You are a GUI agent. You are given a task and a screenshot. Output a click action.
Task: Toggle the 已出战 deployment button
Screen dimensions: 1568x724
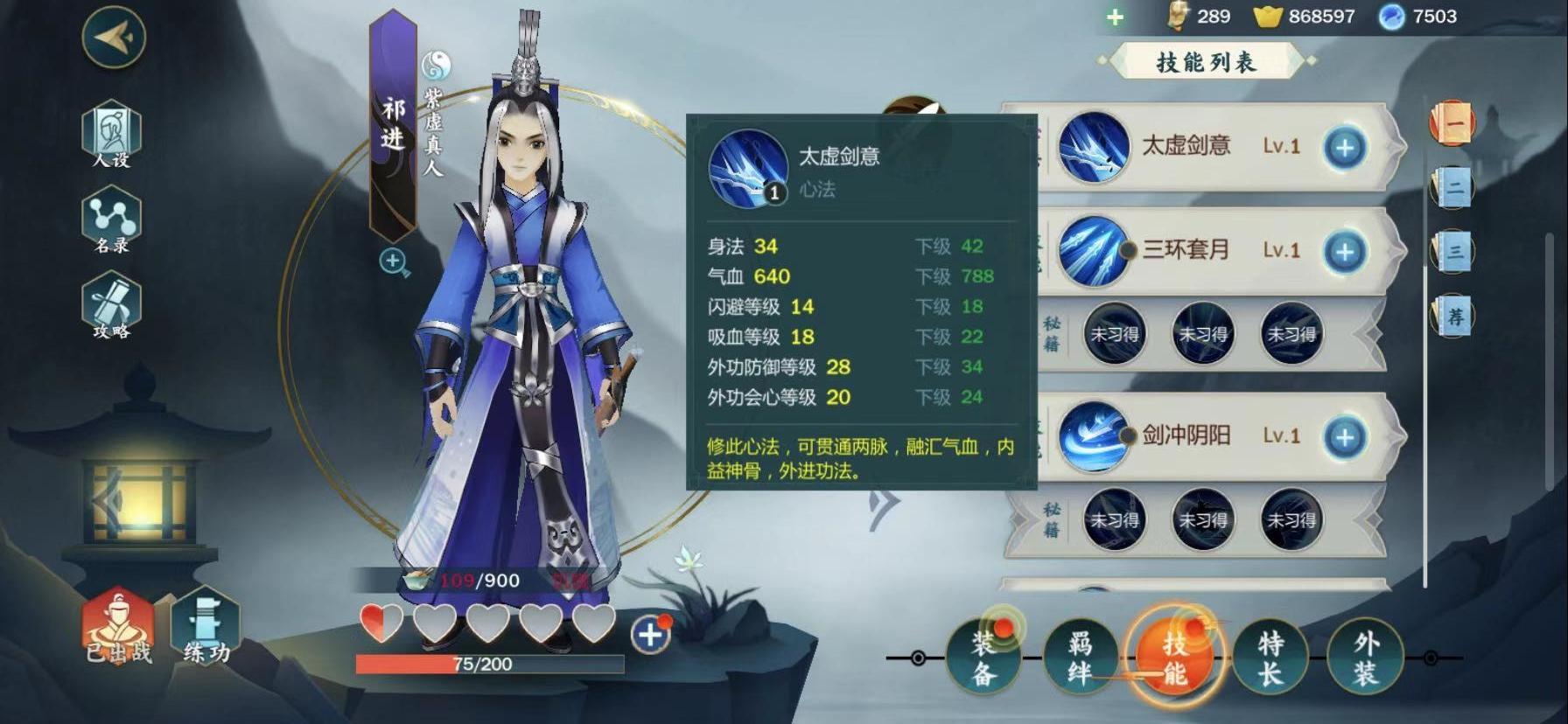(x=118, y=628)
